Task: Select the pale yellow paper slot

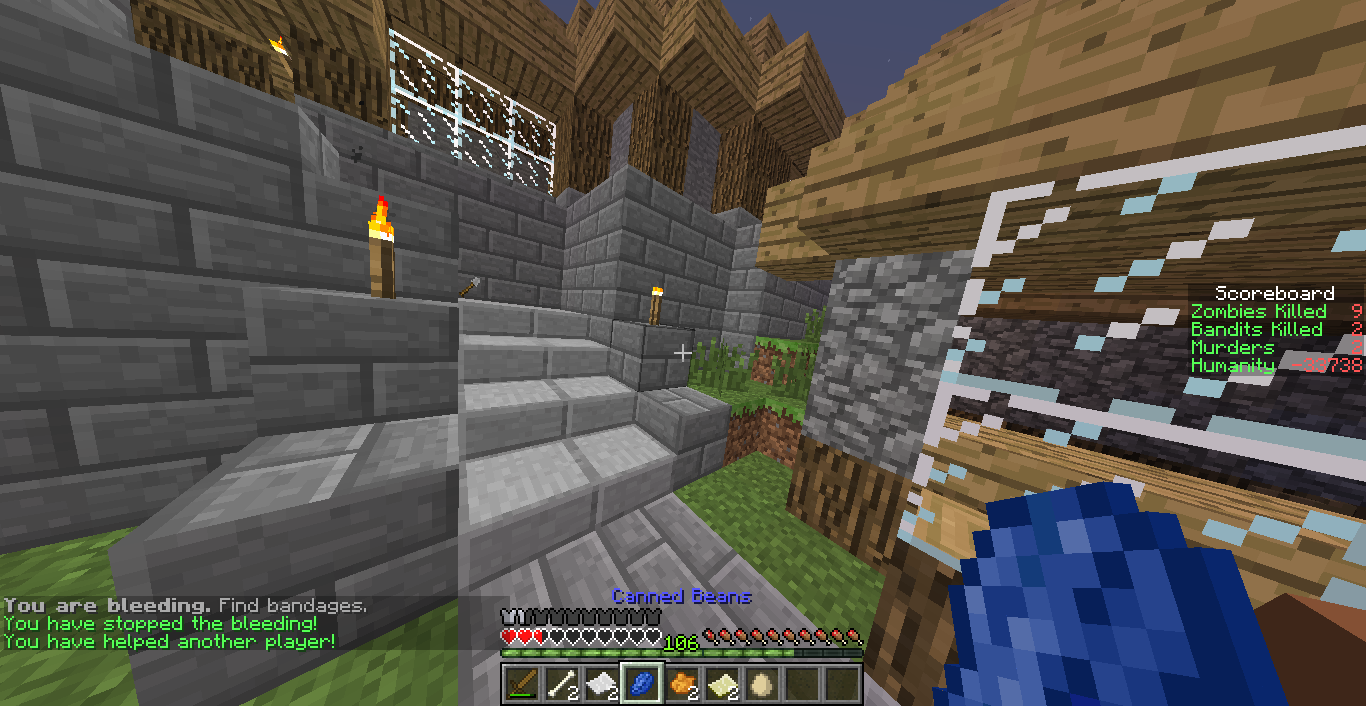Action: [721, 684]
